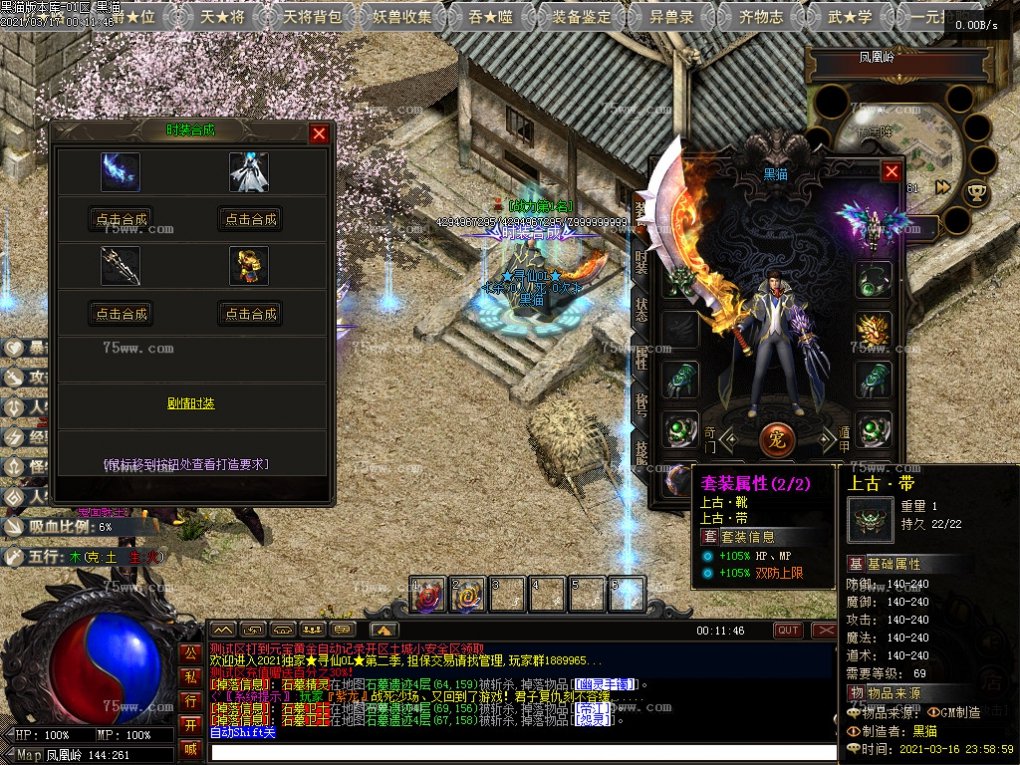Click 点击合成 under the dark sword icon
The image size is (1020, 765).
pyautogui.click(x=121, y=314)
